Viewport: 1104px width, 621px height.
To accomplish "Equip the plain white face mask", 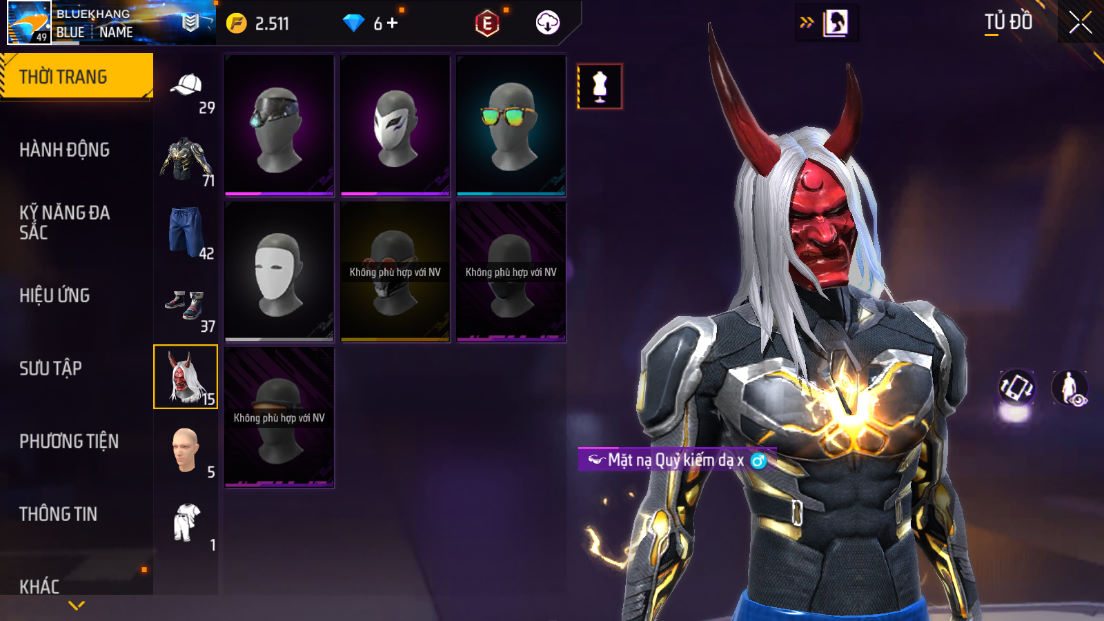I will click(x=279, y=271).
